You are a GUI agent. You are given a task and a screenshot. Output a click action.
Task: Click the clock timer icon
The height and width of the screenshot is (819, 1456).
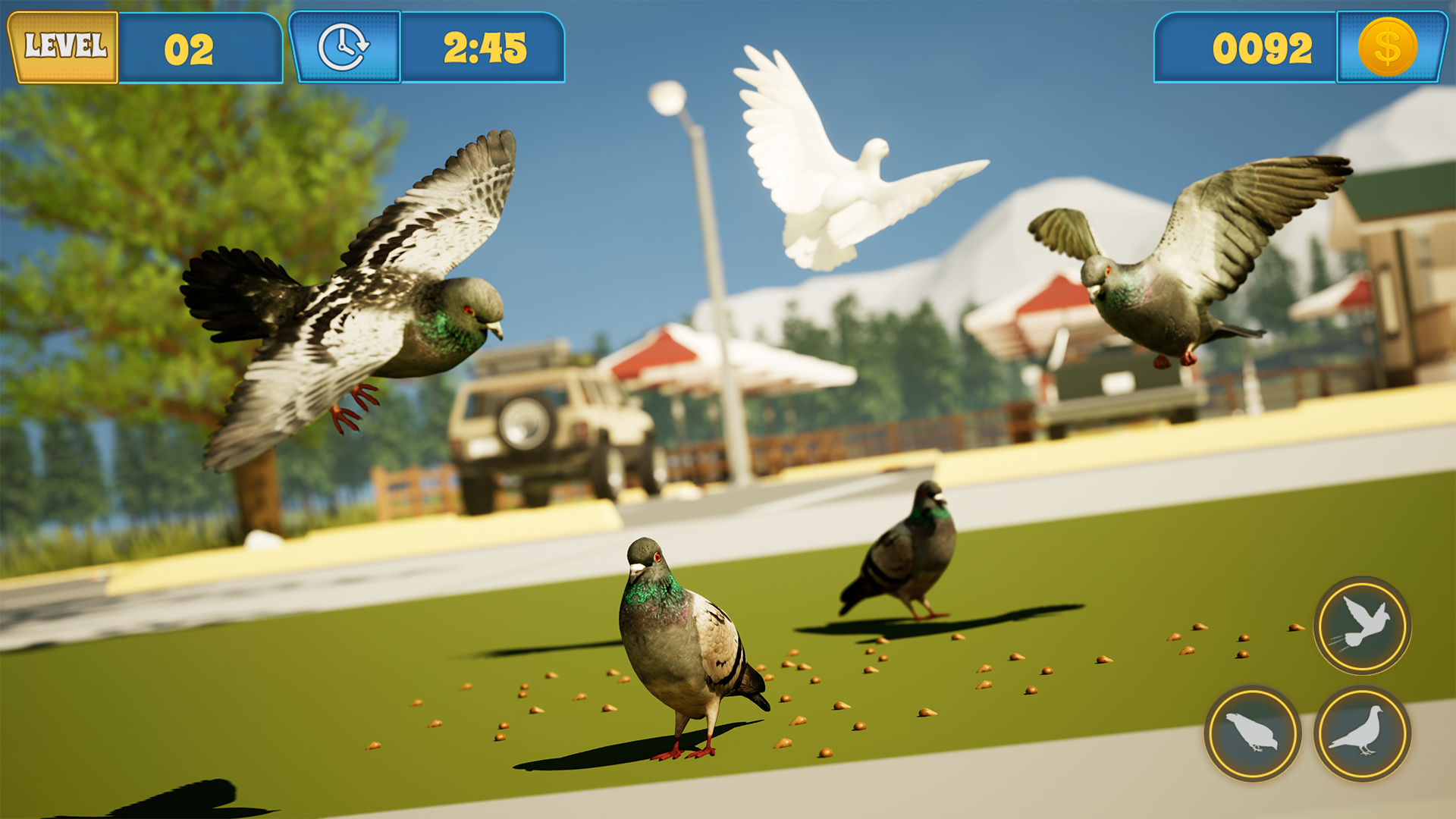(x=345, y=47)
